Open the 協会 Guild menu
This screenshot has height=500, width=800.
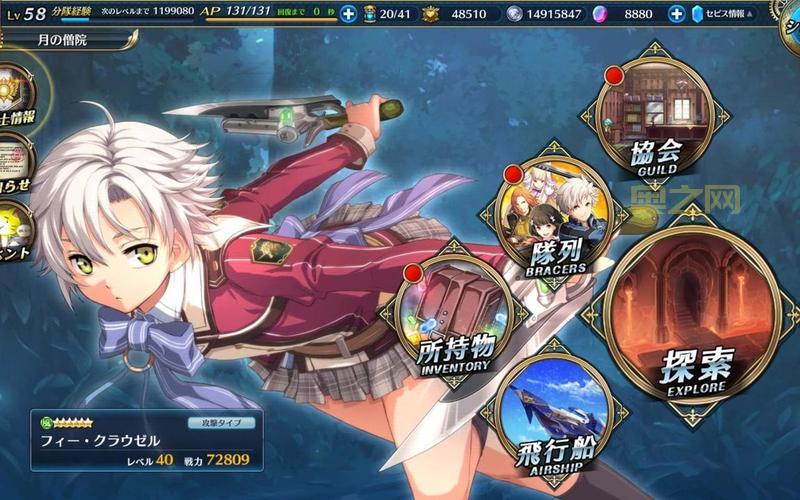pos(654,117)
